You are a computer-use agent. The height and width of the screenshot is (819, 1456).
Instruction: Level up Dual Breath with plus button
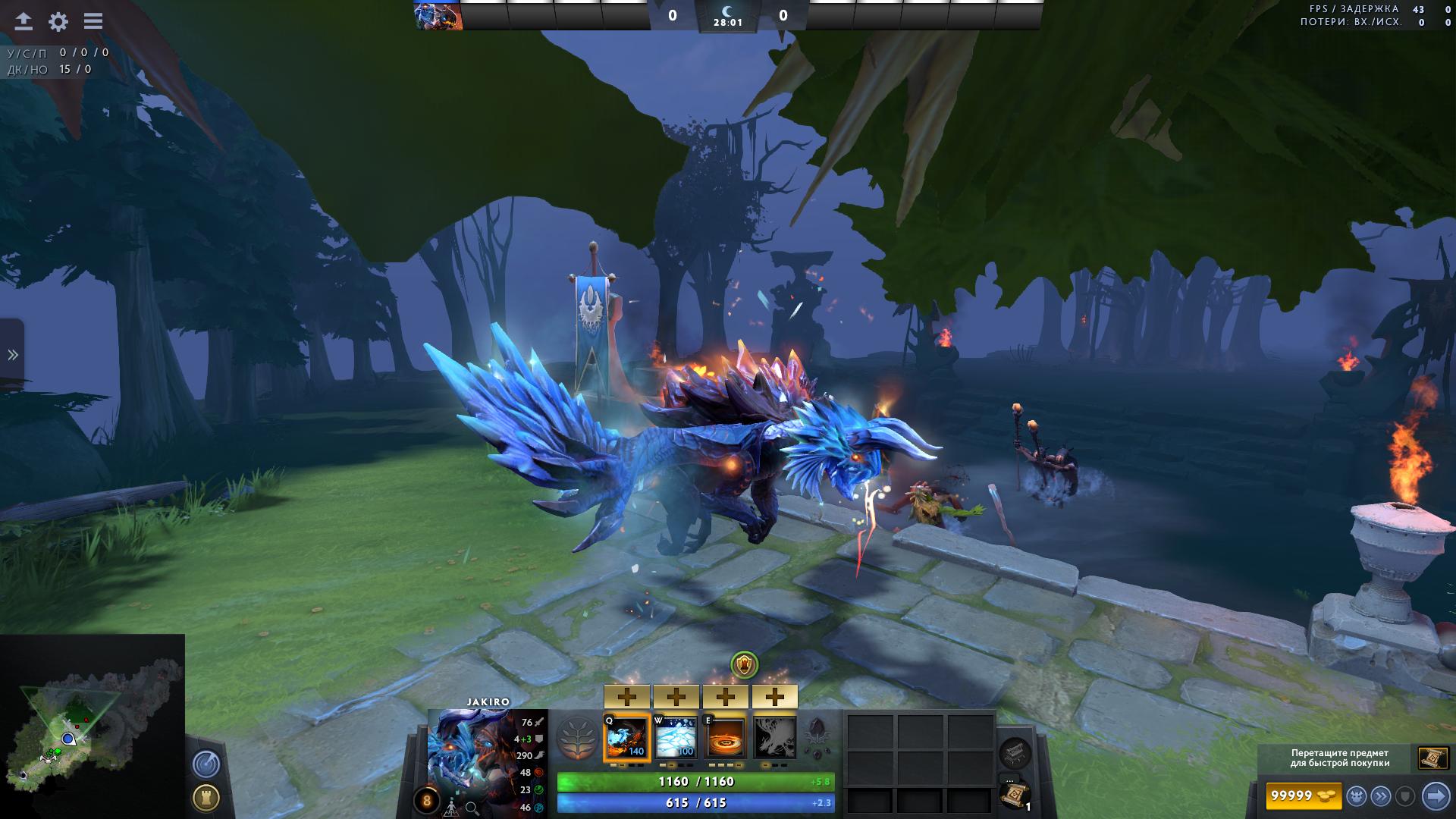coord(626,696)
